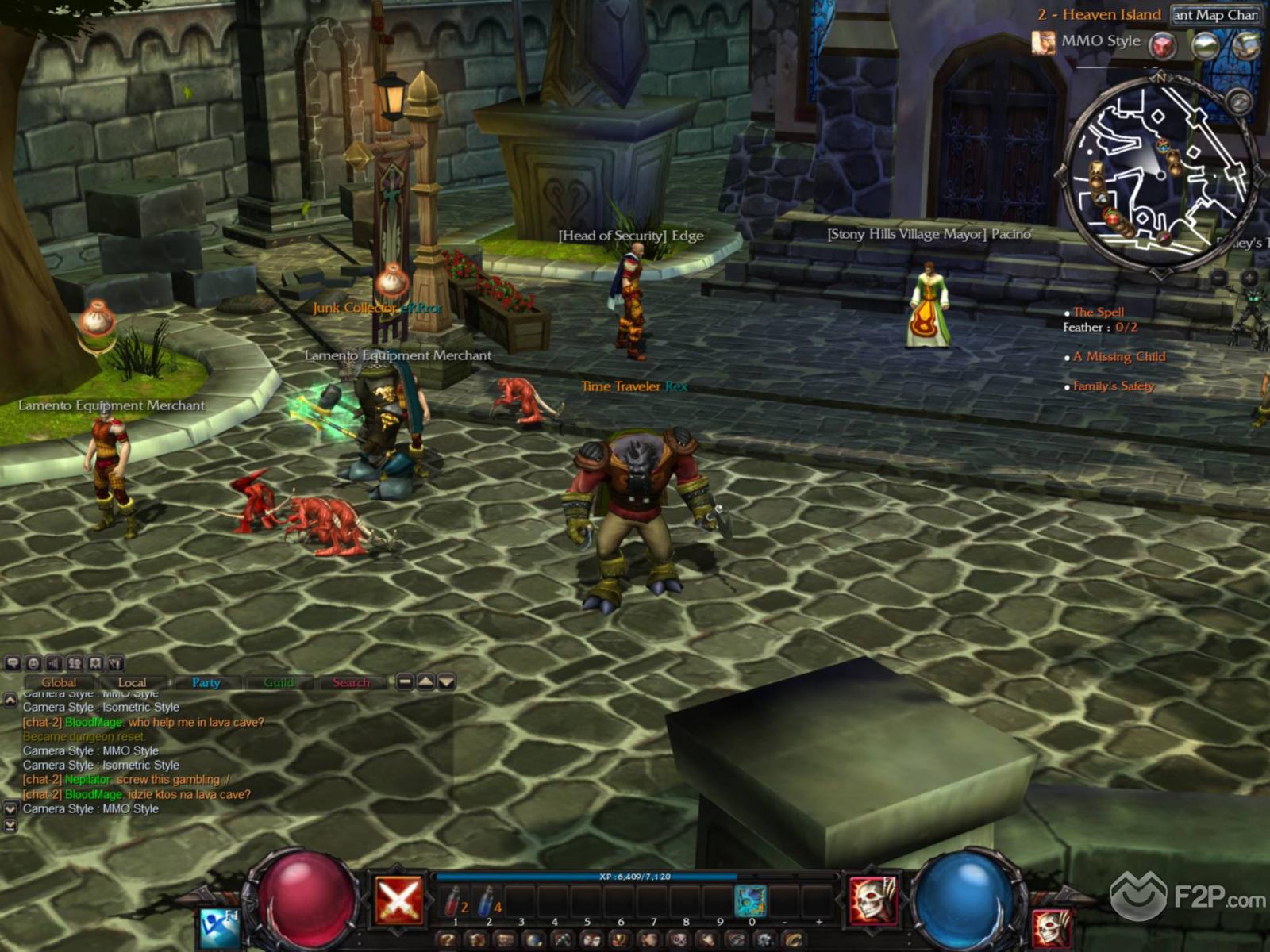This screenshot has height=952, width=1270.
Task: Zoom out the minimap with the minus button
Action: (1218, 278)
